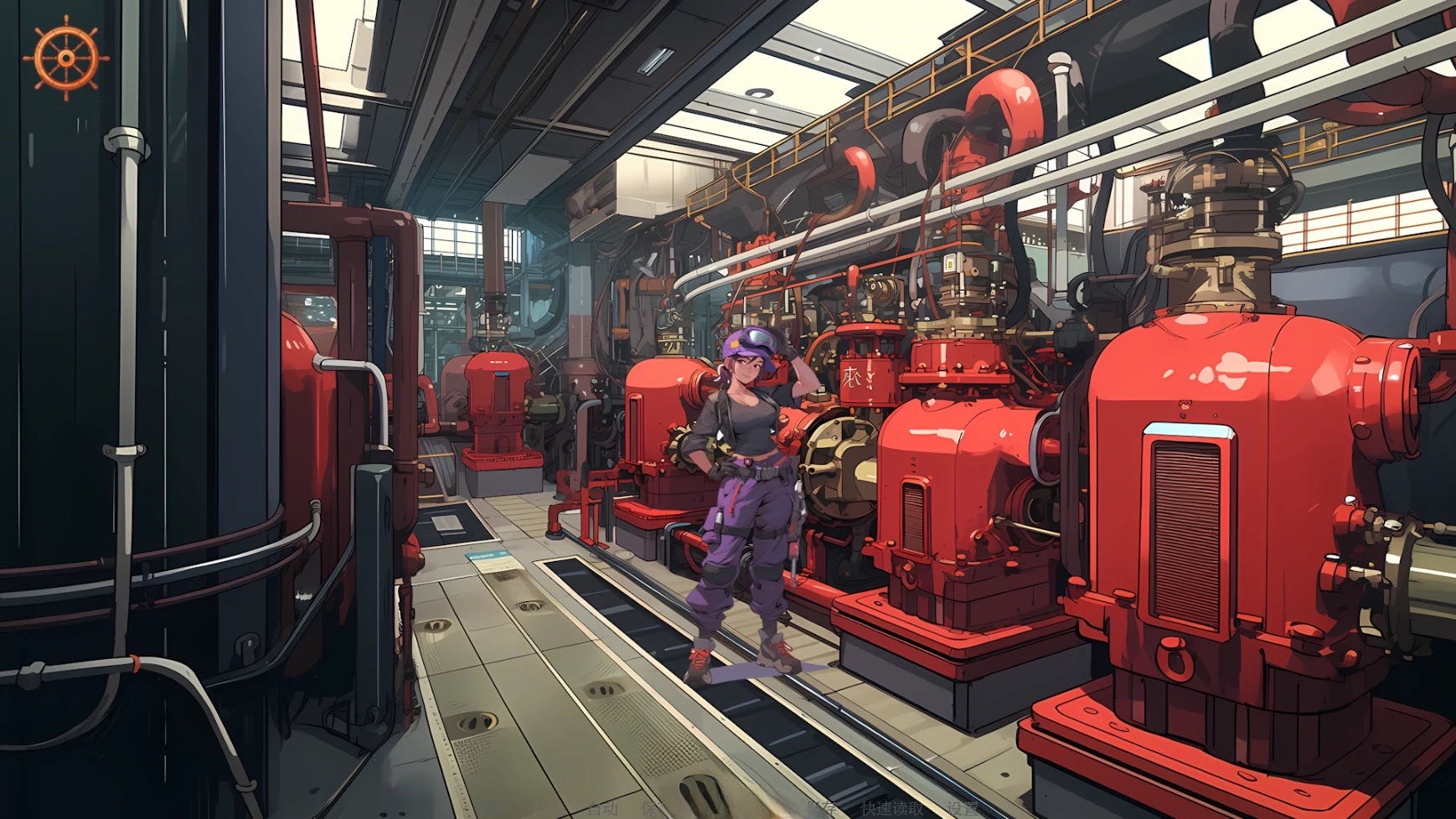Toggle 自动 (auto) mode in the bottom bar

[x=602, y=809]
